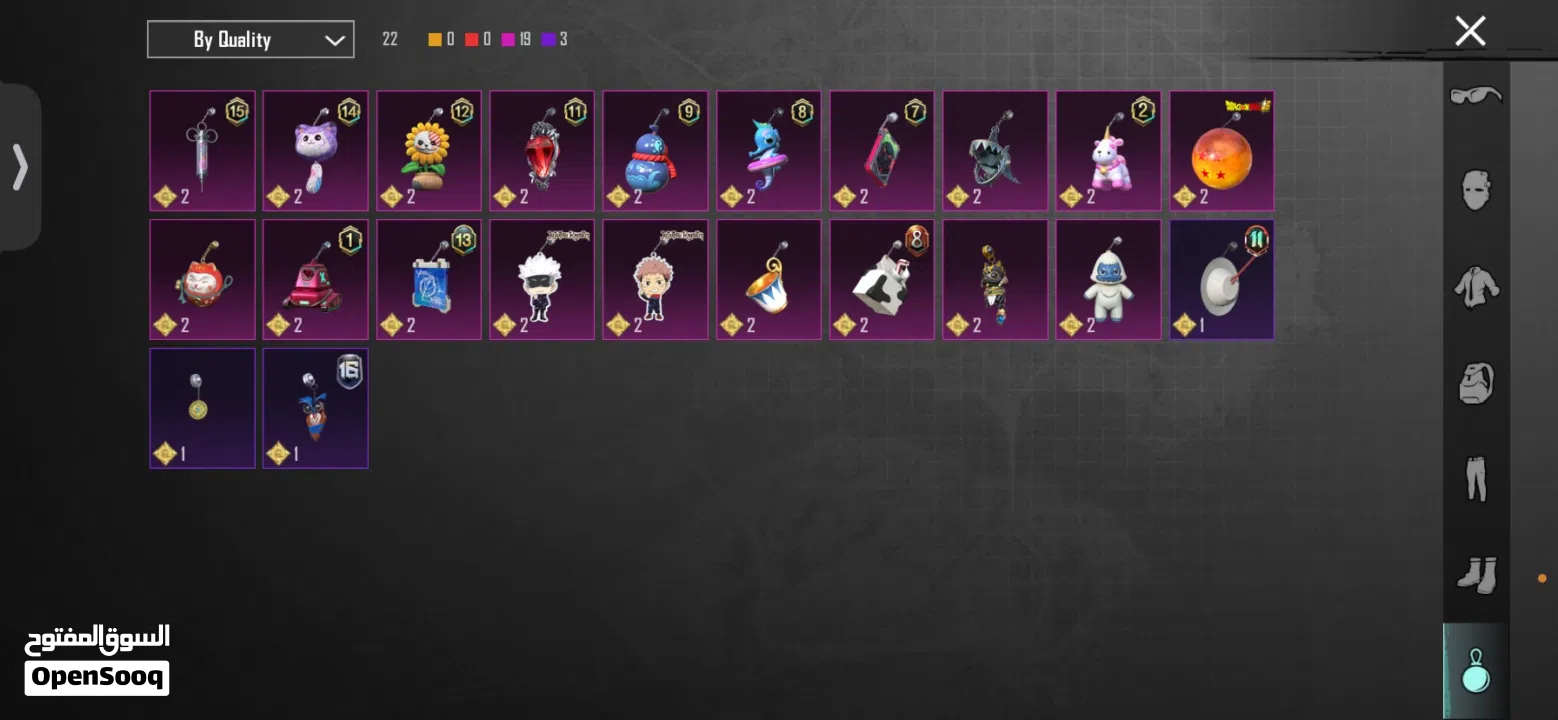Expand the collapsed left side panel arrow

20,168
